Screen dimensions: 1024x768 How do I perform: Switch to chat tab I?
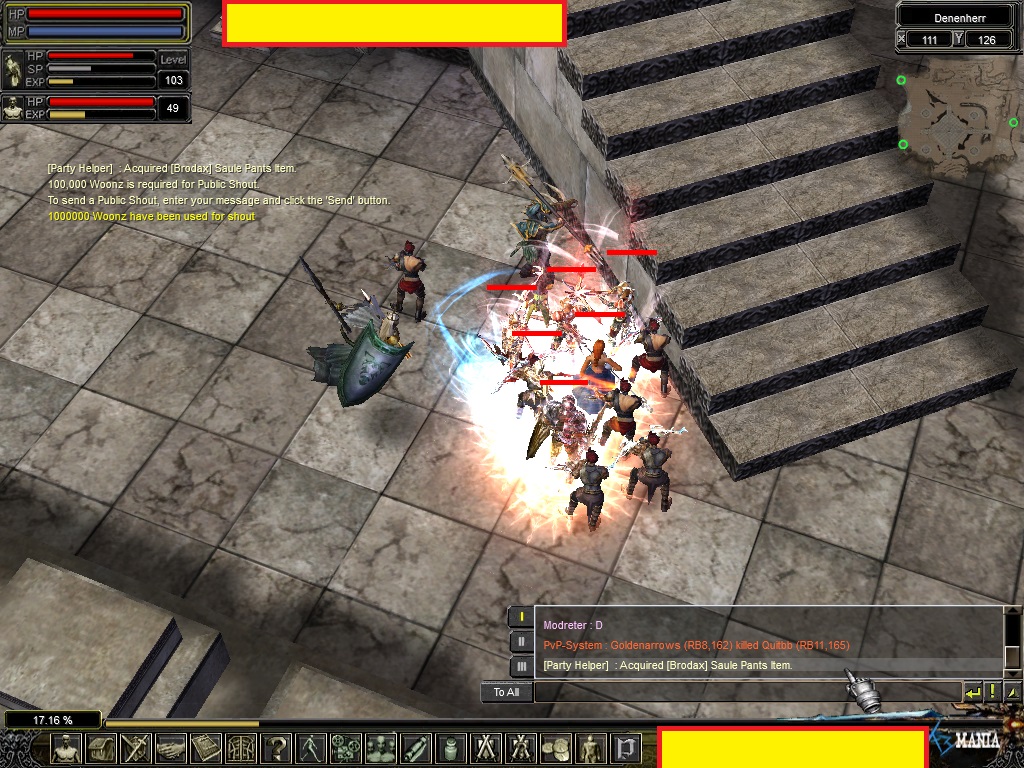tap(520, 617)
